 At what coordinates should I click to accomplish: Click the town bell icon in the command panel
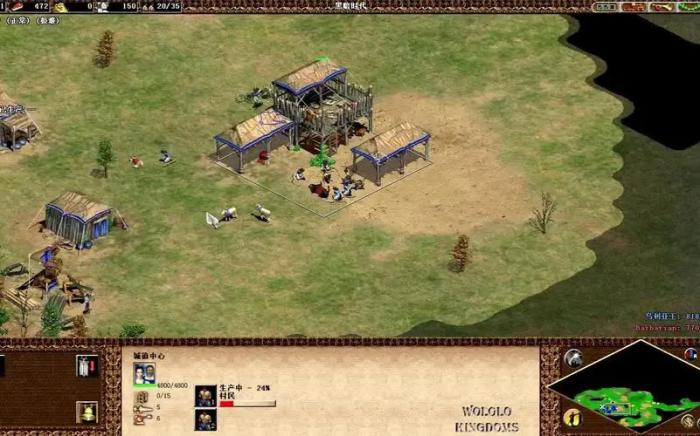(x=87, y=412)
